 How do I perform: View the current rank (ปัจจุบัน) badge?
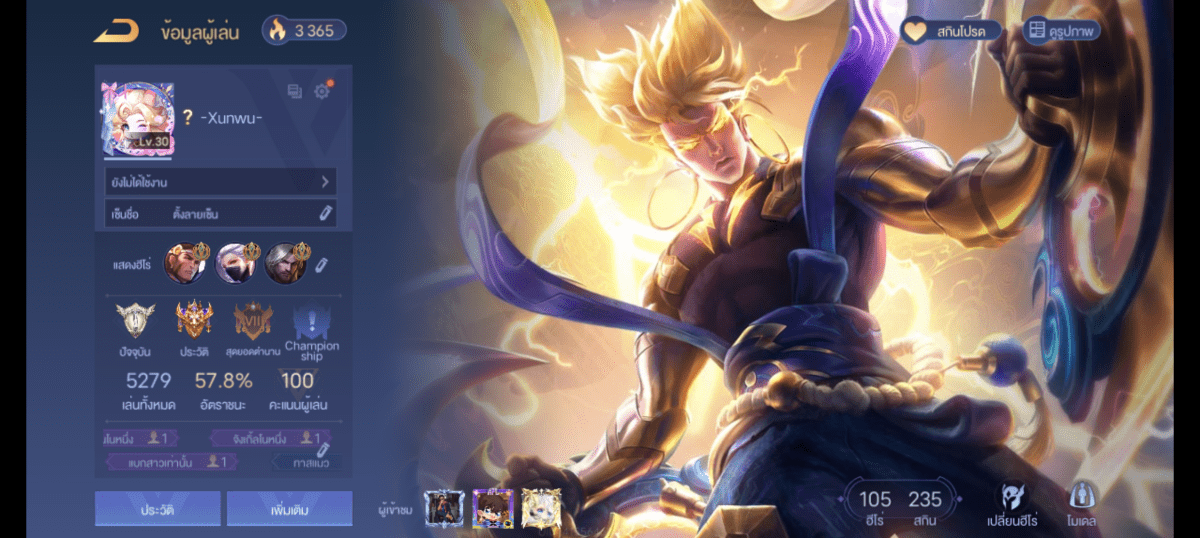[x=135, y=322]
